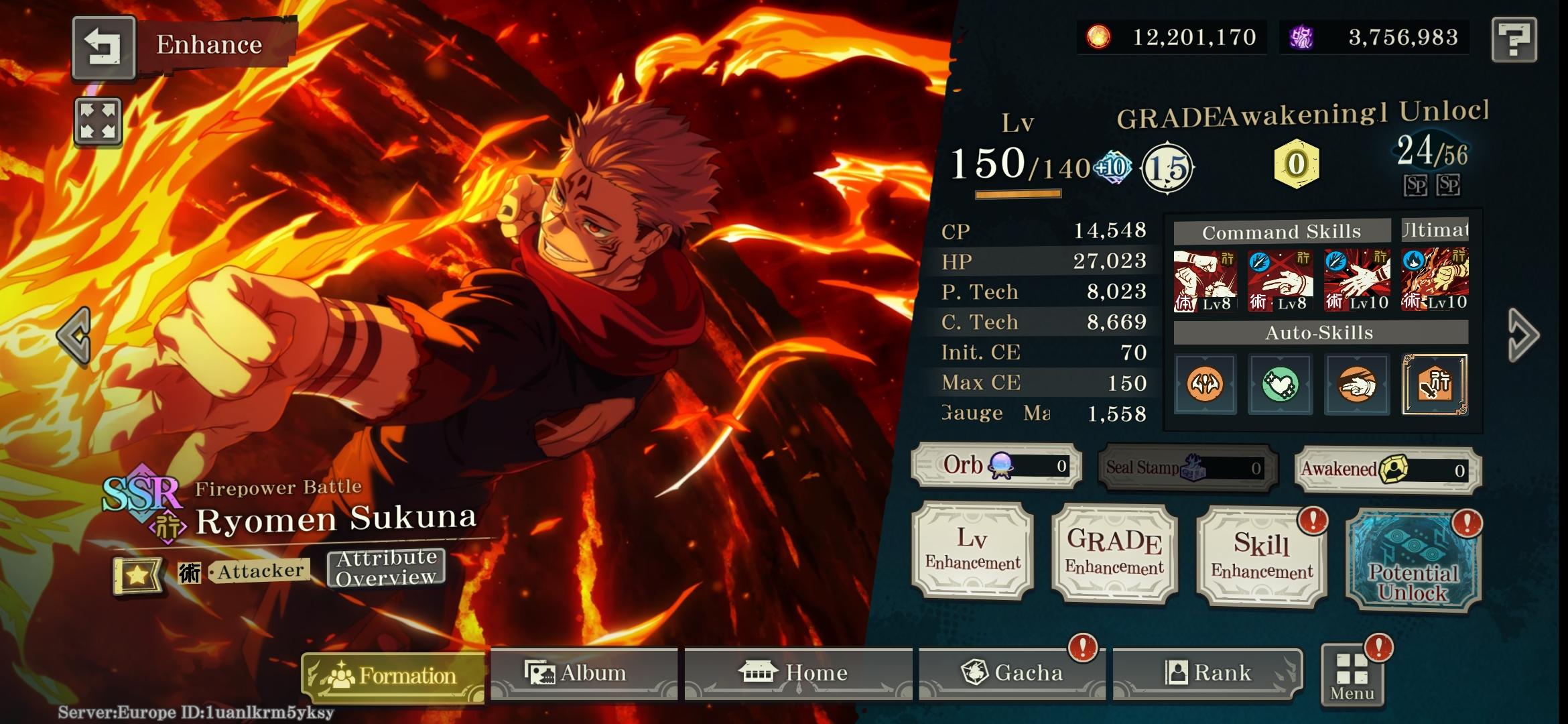Viewport: 1568px width, 724px height.
Task: Go back from the Enhance screen
Action: [x=104, y=47]
